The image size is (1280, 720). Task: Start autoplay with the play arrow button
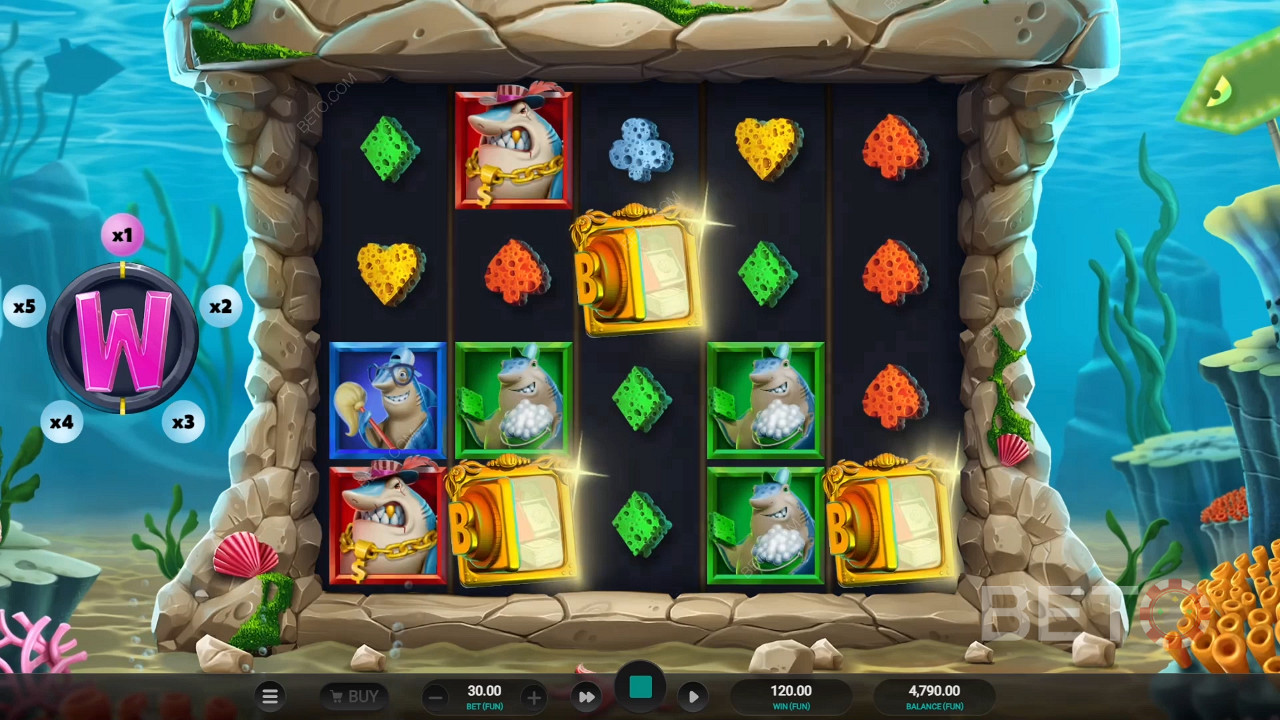click(x=693, y=696)
